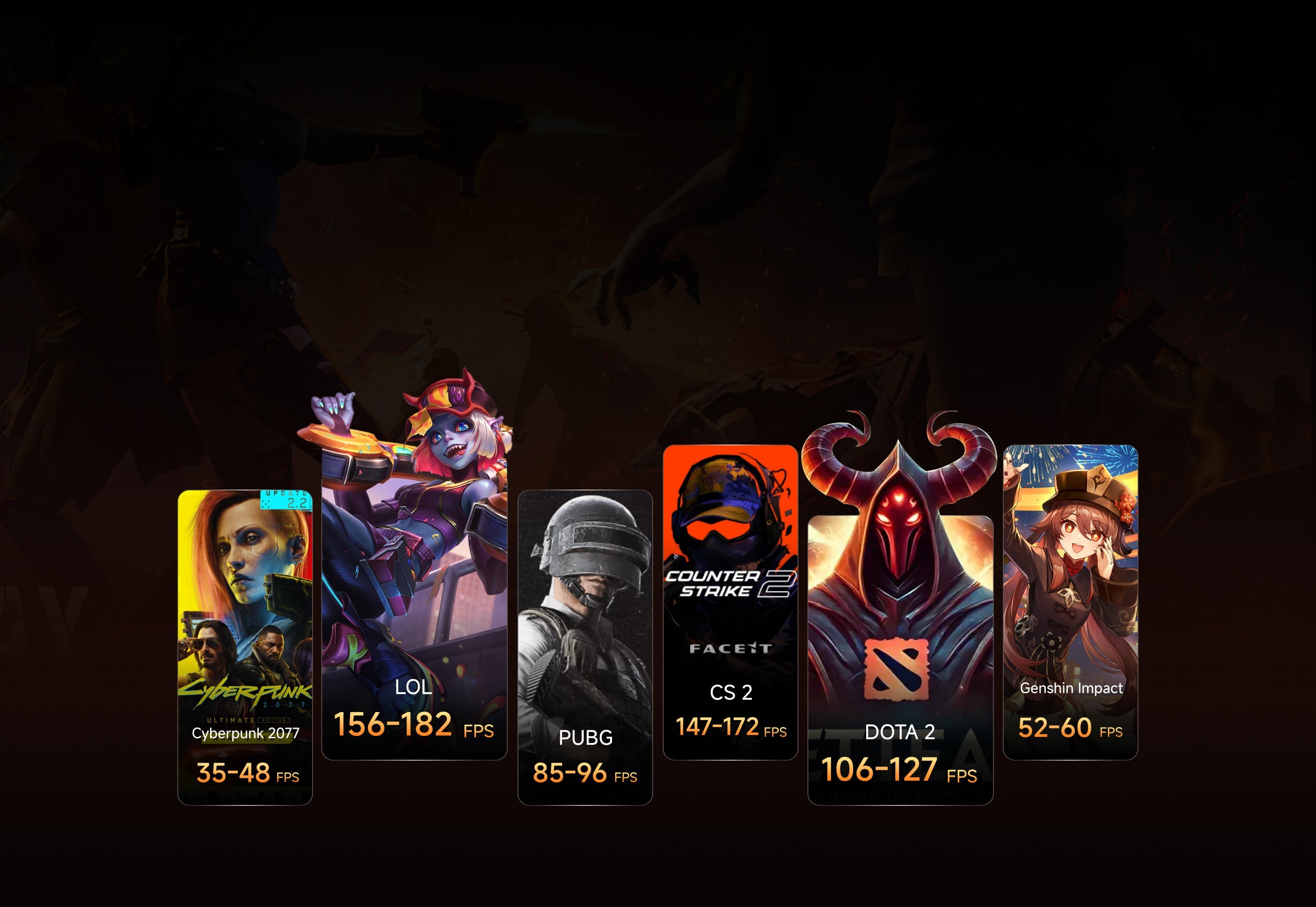Select the Cyberpunk 2077 game card
This screenshot has width=1316, height=907.
click(245, 647)
